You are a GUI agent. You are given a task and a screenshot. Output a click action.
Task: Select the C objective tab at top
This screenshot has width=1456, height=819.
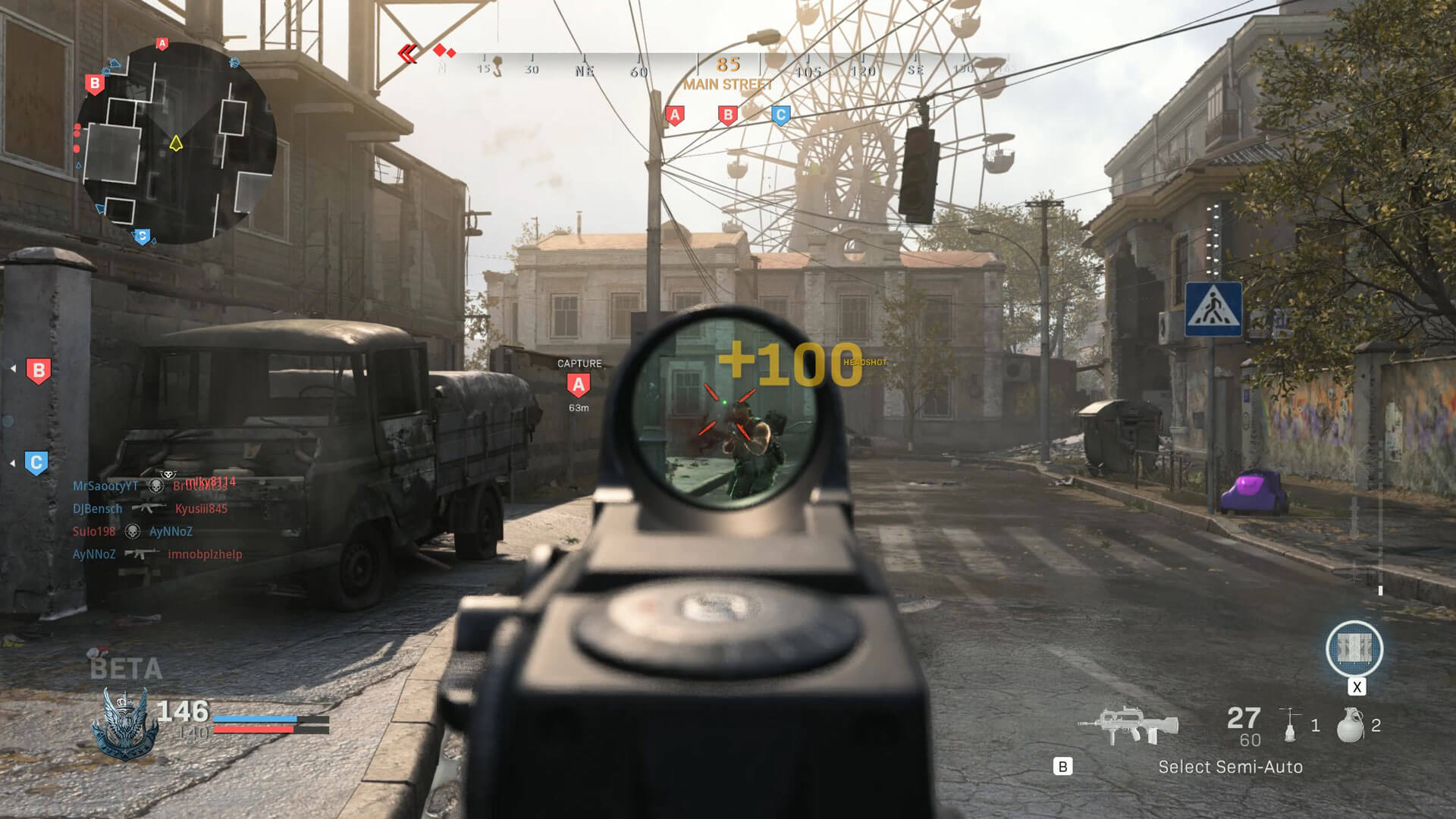click(780, 115)
